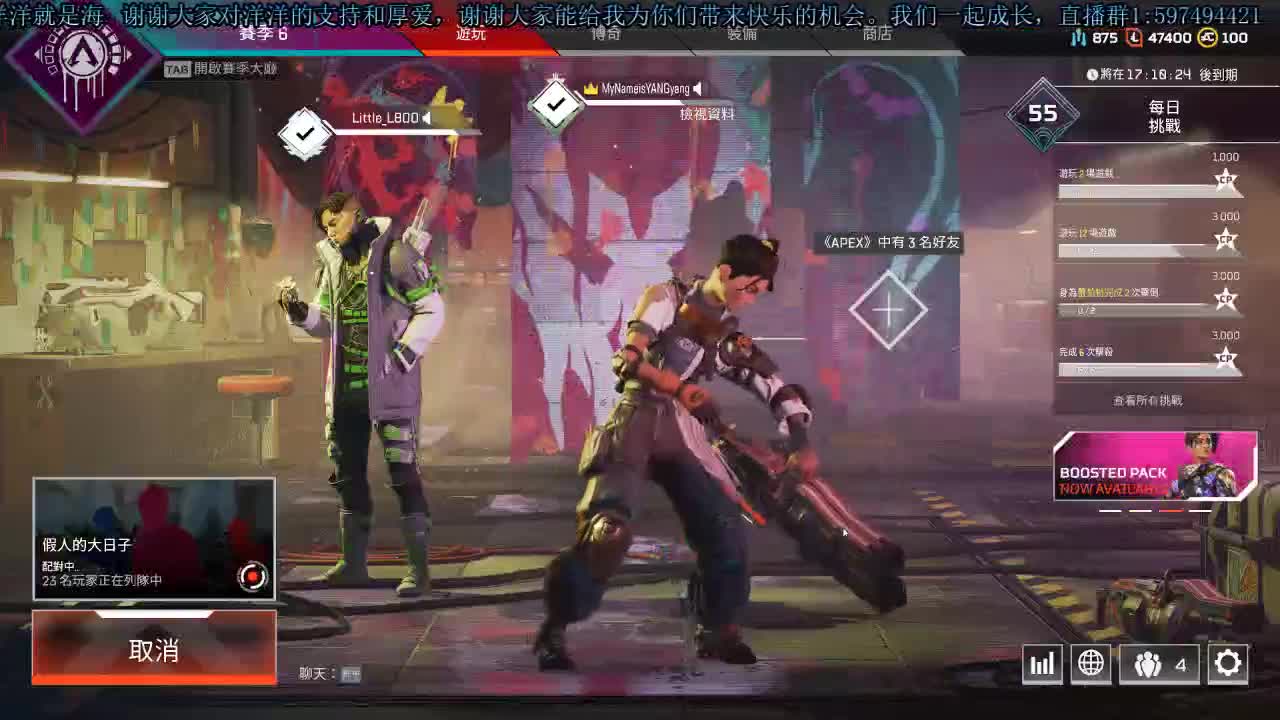Screen dimensions: 1280x720
Task: Click 查看所有挑戰 to view all challenges
Action: pos(1149,399)
